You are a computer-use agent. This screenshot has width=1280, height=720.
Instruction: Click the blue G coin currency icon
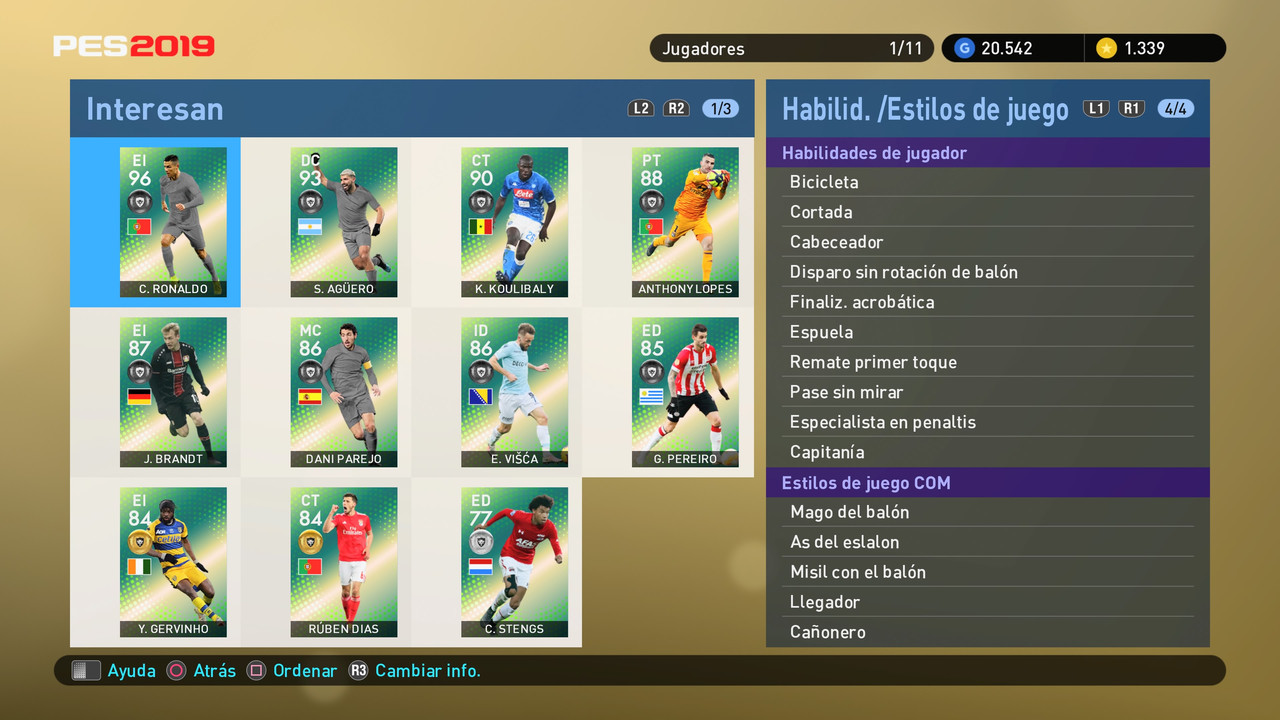tap(963, 48)
